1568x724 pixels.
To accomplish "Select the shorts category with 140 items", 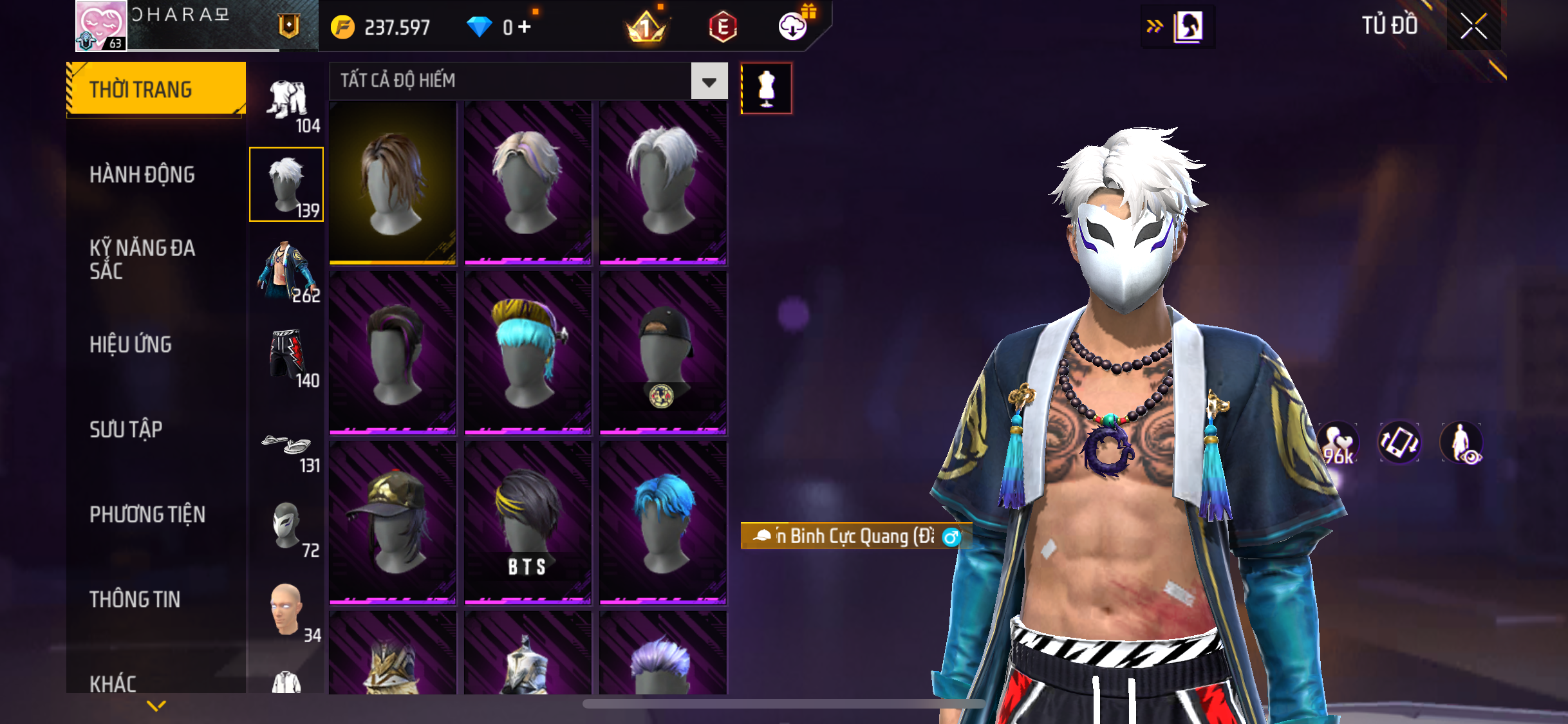I will pos(288,357).
